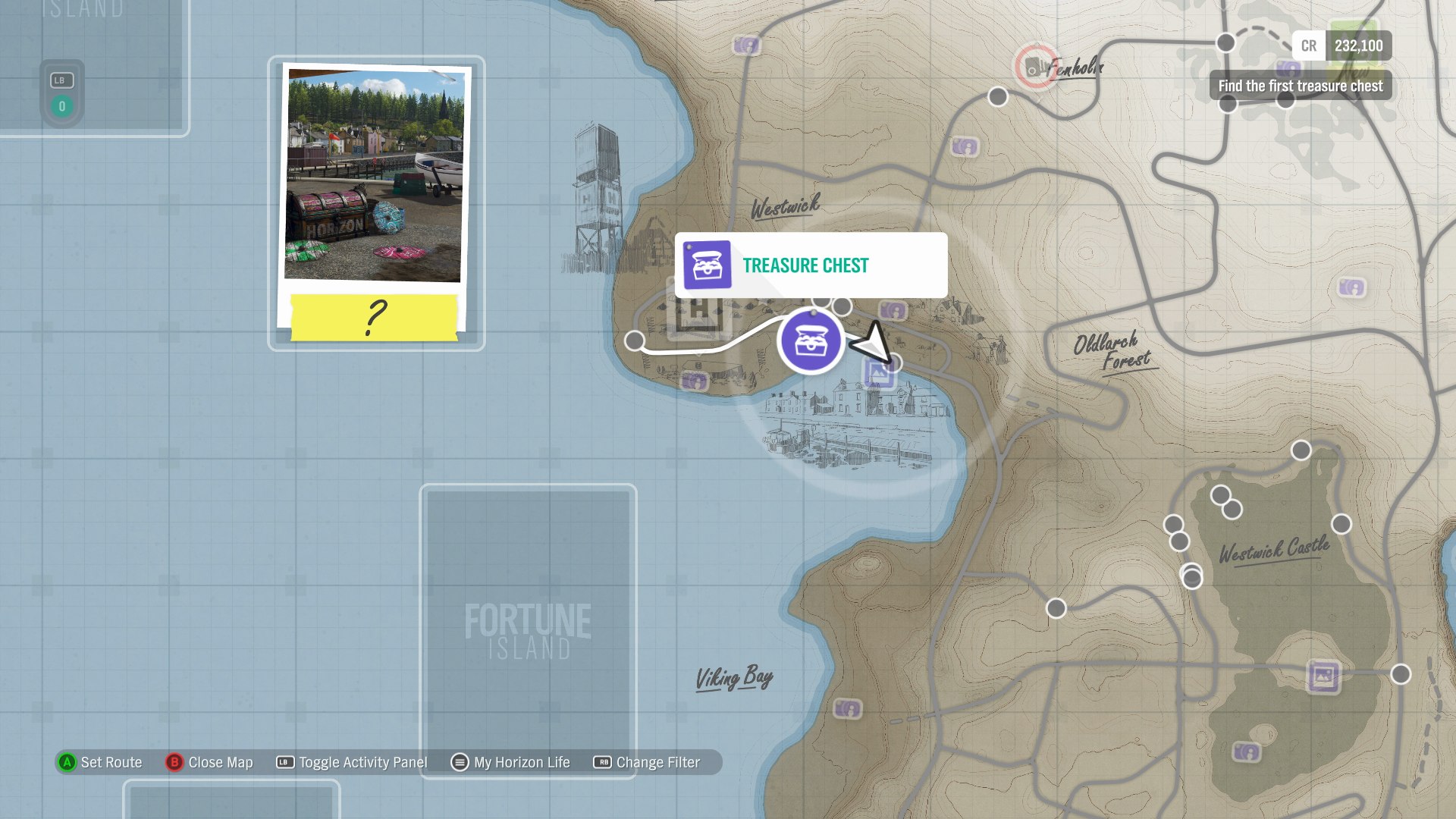1456x819 pixels.
Task: Click the Find the first treasure chest objective
Action: 1300,86
